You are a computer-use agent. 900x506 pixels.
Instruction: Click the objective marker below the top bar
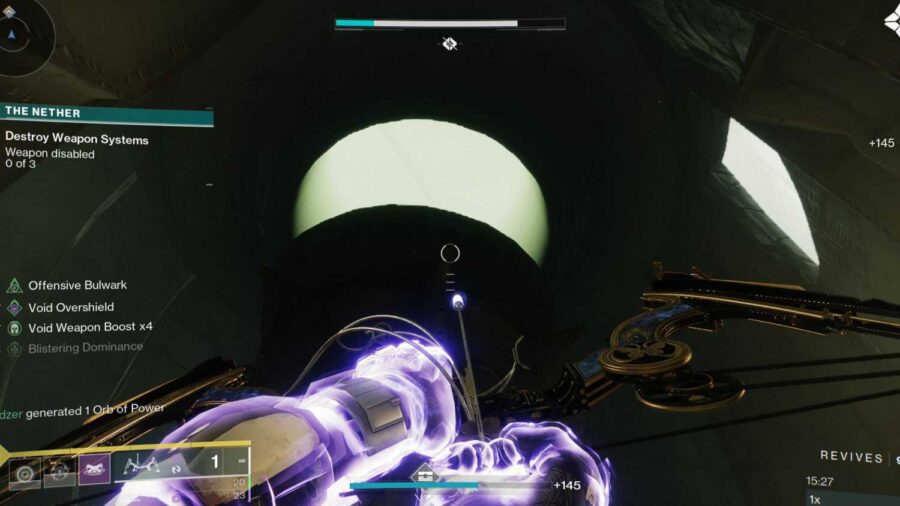(450, 43)
